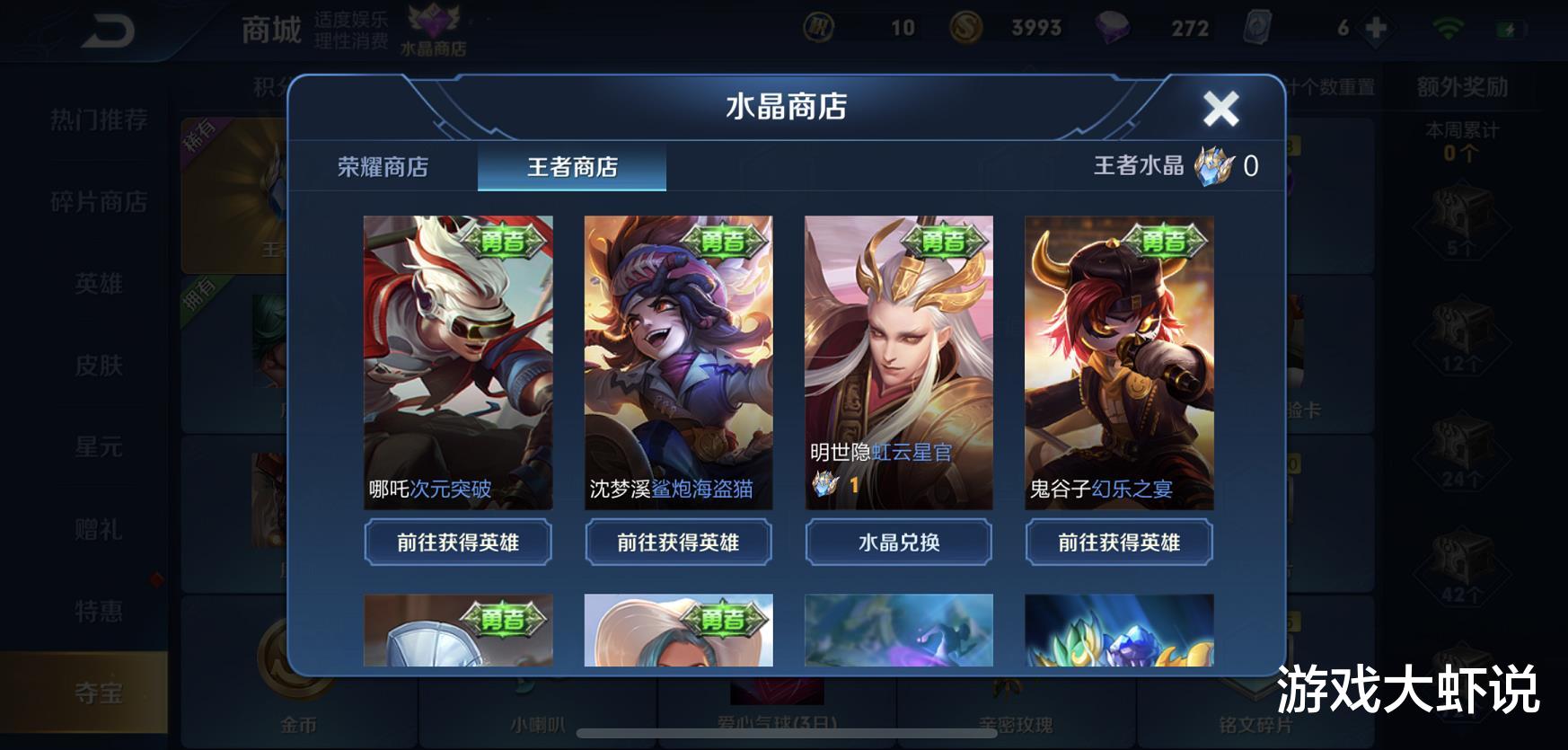Switch to the 夺宝 sidebar category
Screen dimensions: 1568x750
[x=96, y=693]
